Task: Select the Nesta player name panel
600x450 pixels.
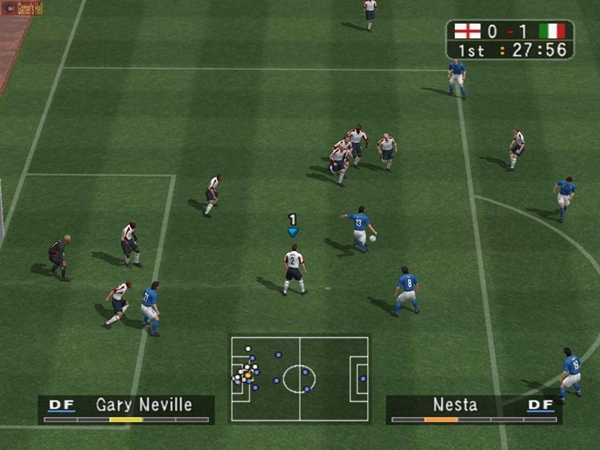Action: coord(473,408)
